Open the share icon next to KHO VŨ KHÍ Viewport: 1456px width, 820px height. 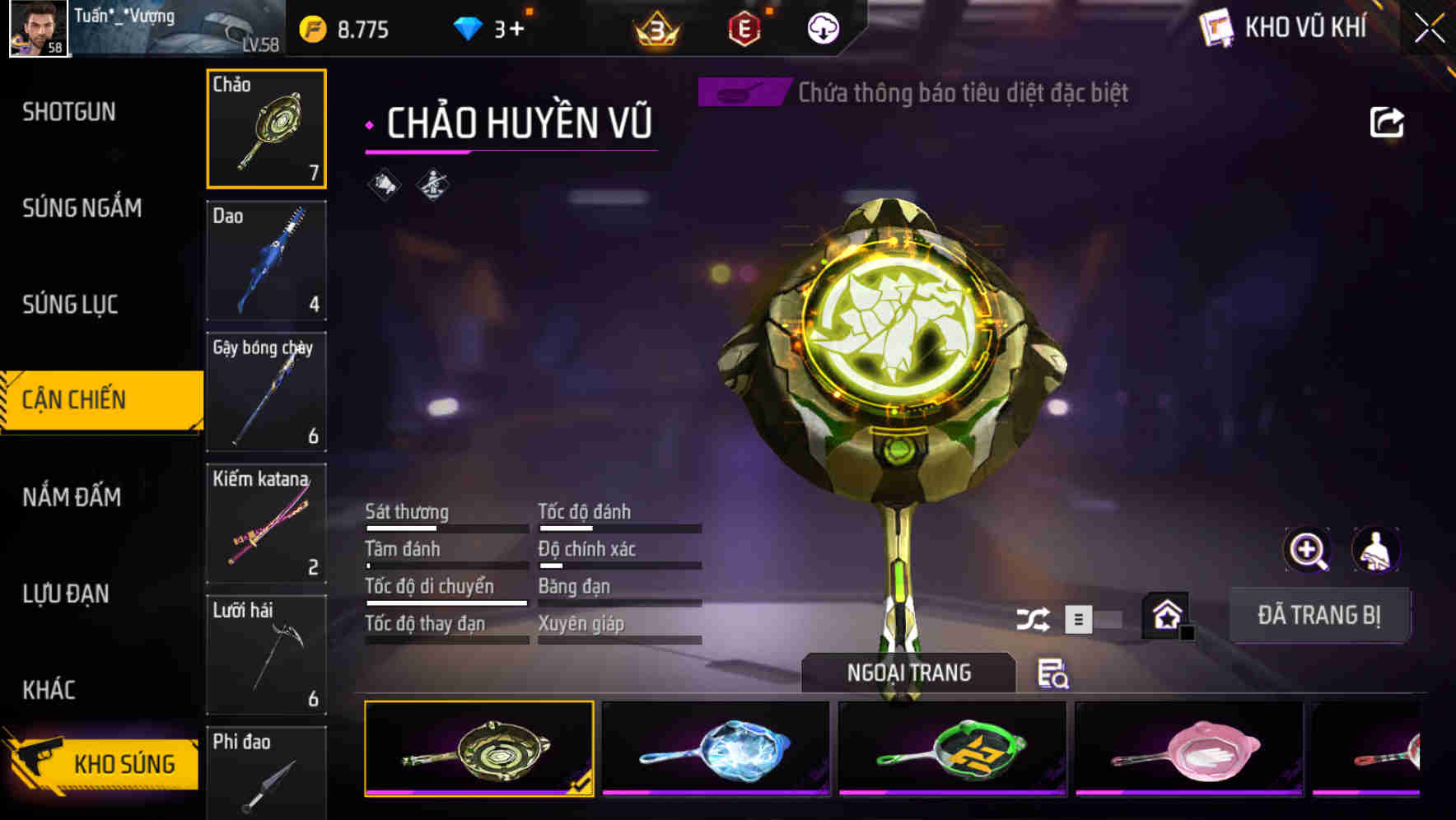[x=1386, y=121]
